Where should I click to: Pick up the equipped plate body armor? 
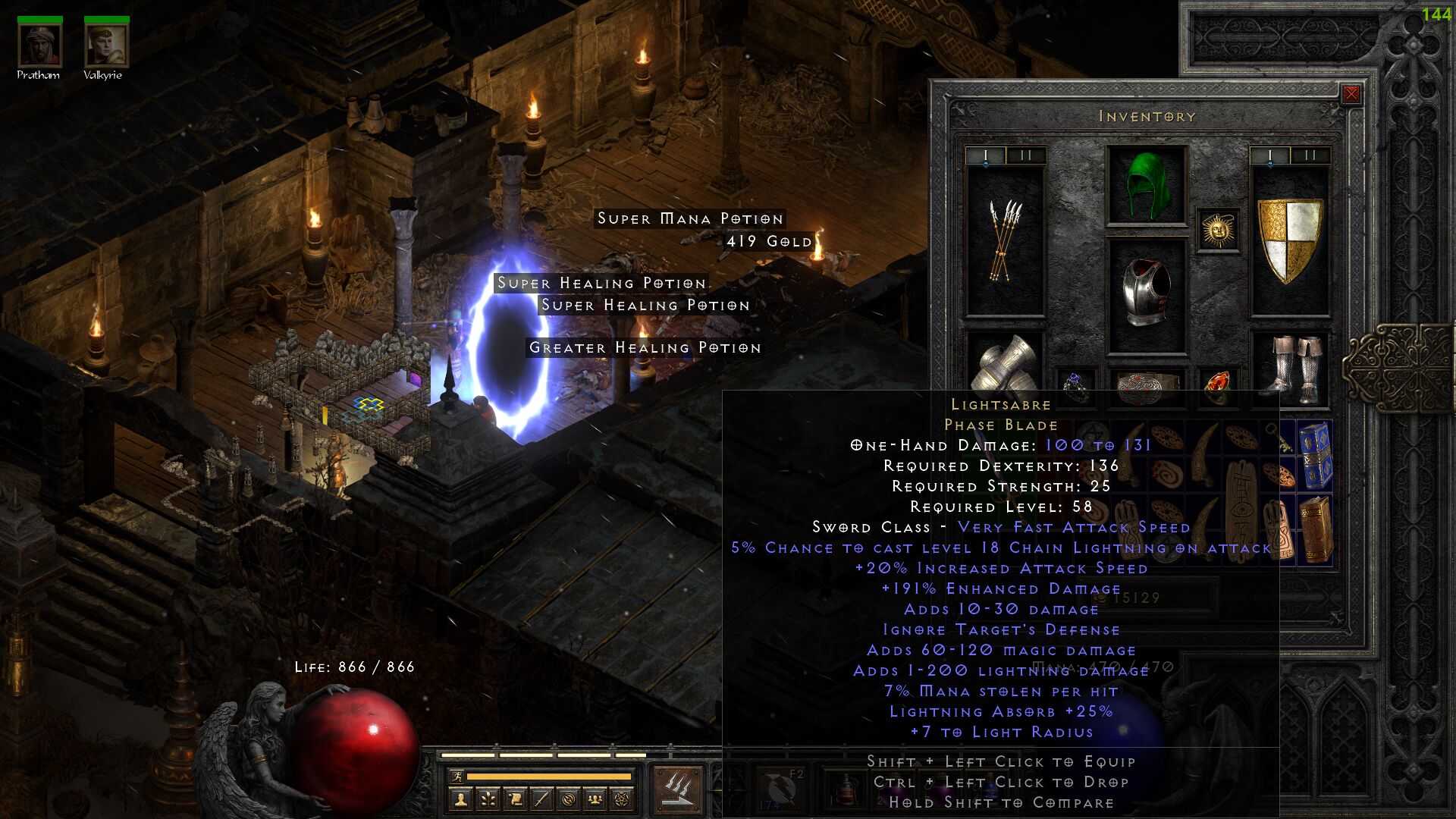1146,294
